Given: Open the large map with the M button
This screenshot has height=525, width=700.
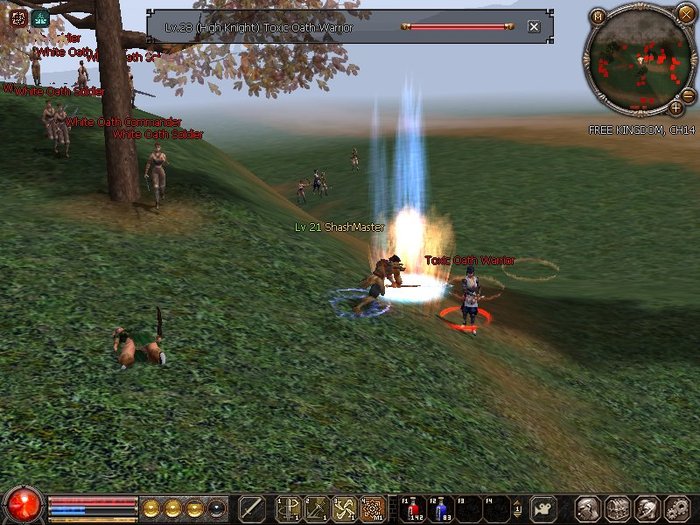Looking at the screenshot, I should (597, 16).
